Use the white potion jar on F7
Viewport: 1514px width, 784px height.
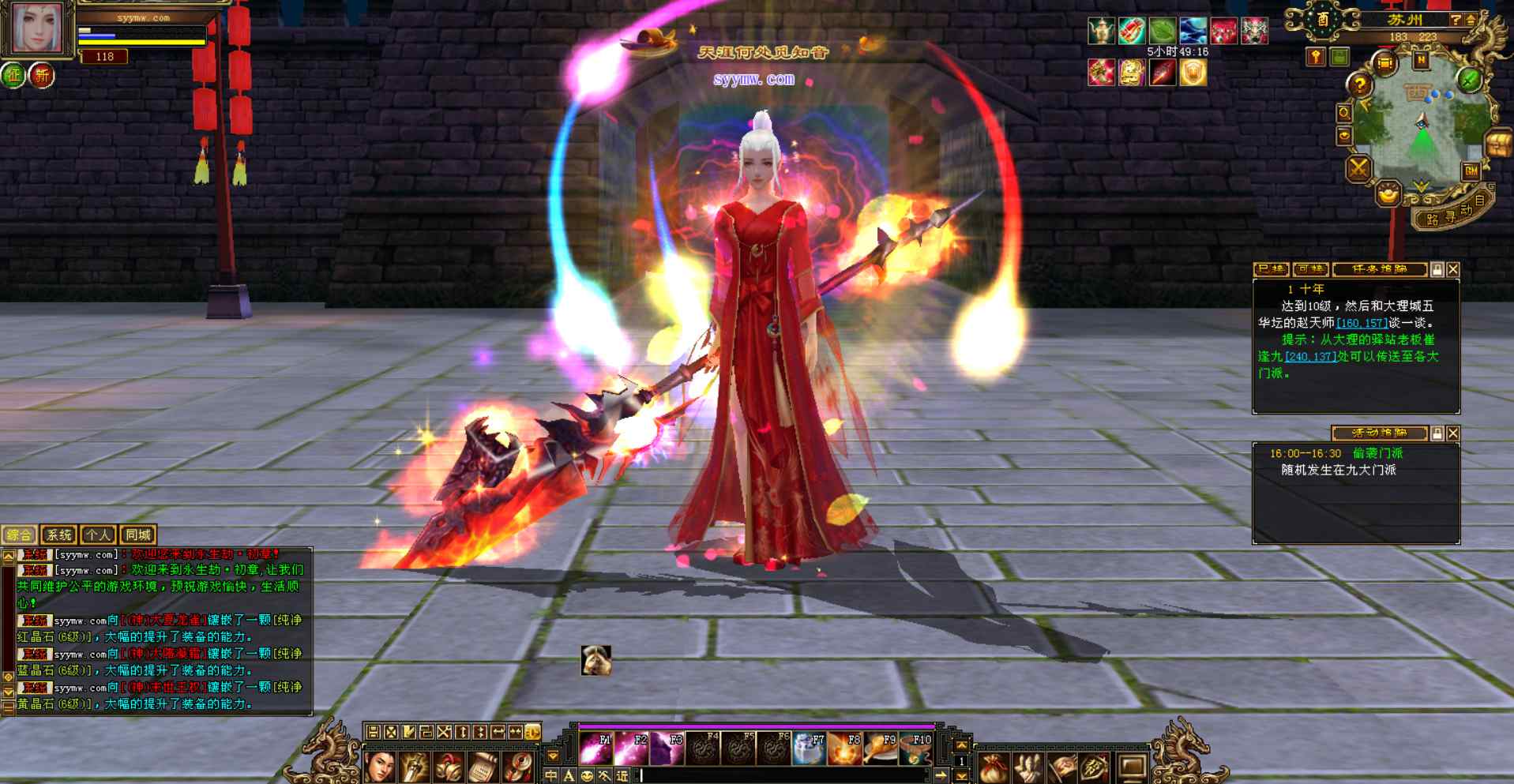tap(810, 748)
